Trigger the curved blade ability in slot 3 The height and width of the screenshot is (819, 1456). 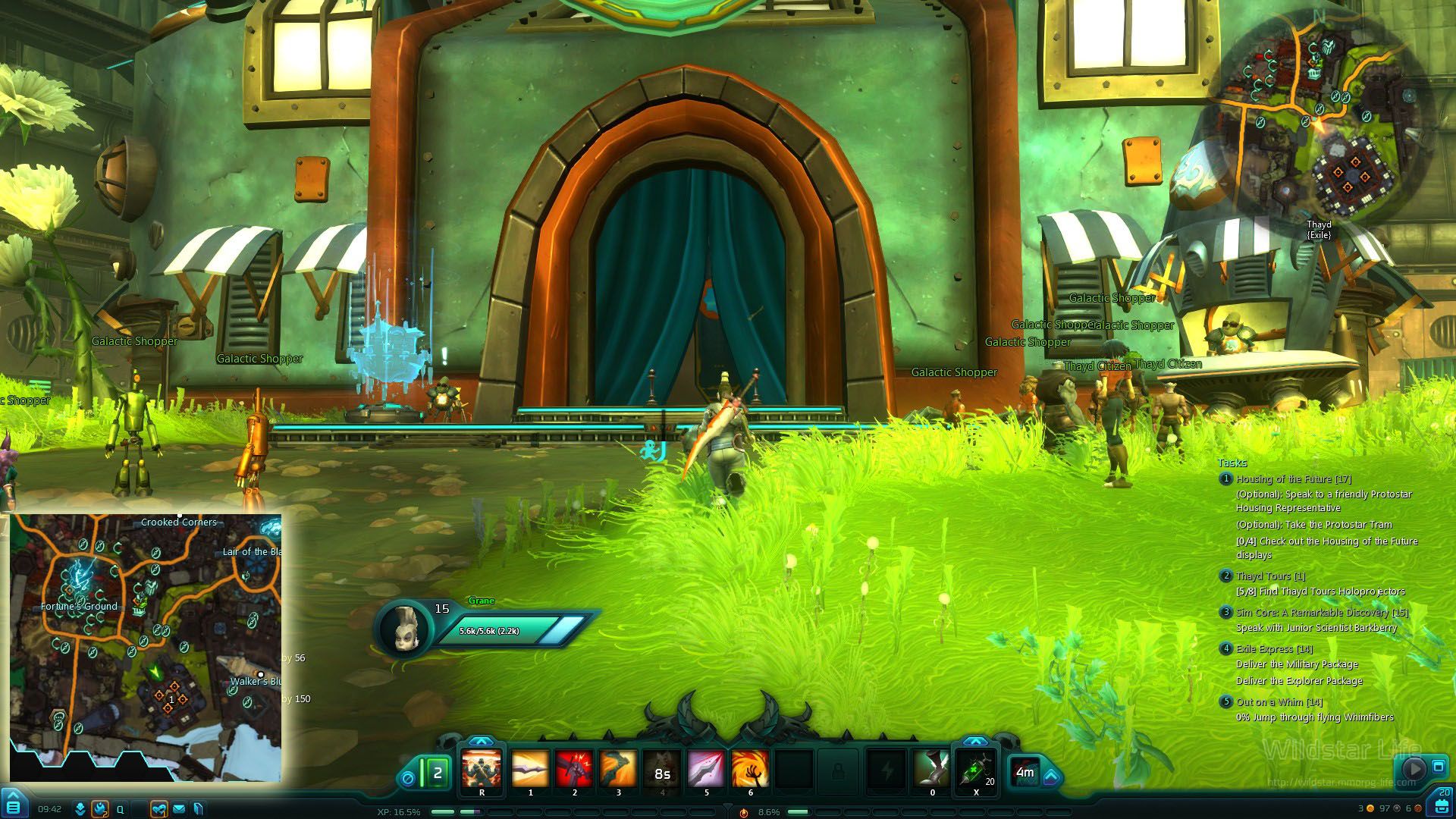(x=618, y=770)
